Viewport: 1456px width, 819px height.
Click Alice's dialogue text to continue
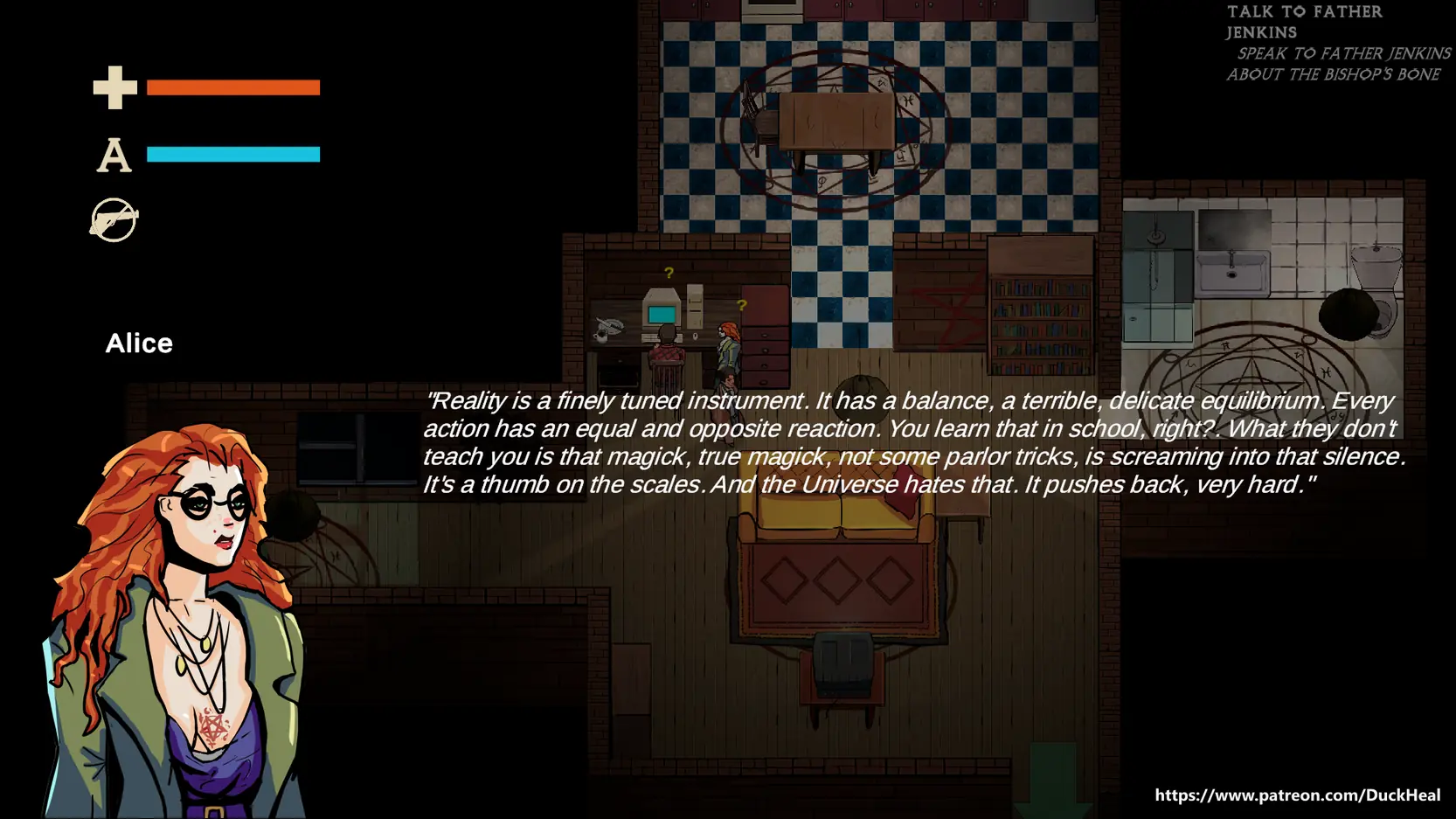click(x=913, y=442)
